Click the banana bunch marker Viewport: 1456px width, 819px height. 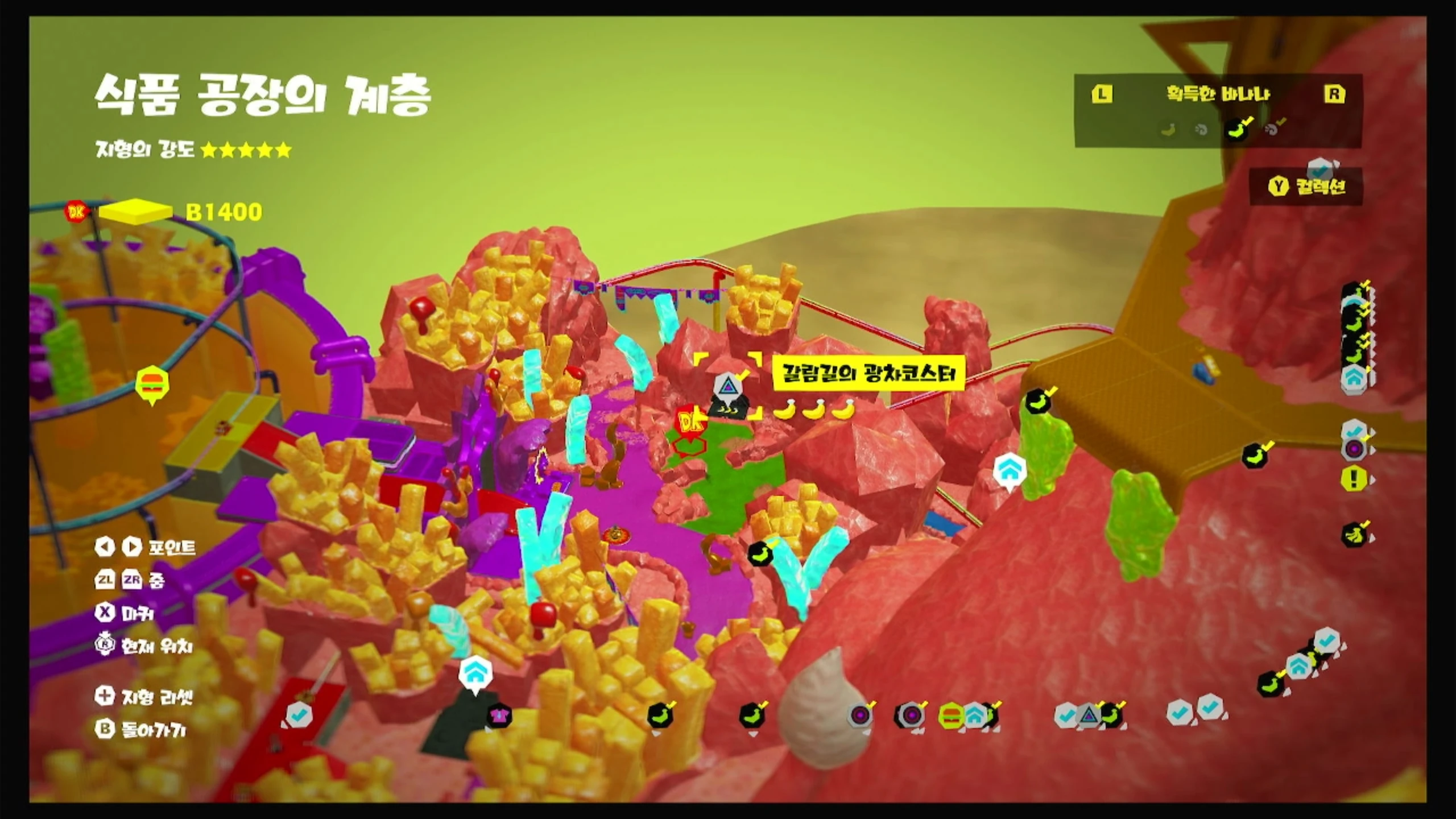pyautogui.click(x=1354, y=535)
